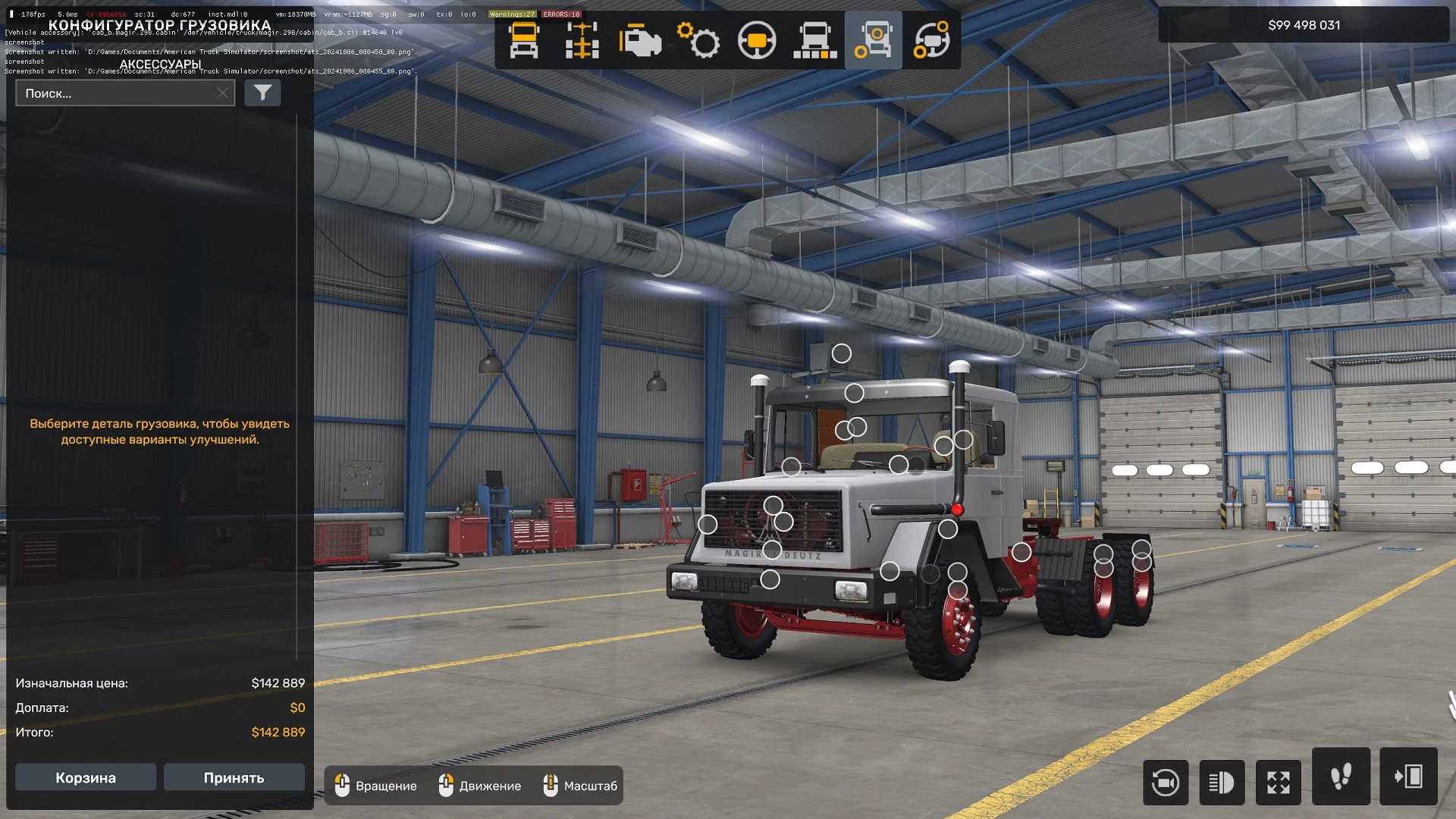1456x819 pixels.
Task: Open the engine upgrades tab
Action: click(x=639, y=40)
